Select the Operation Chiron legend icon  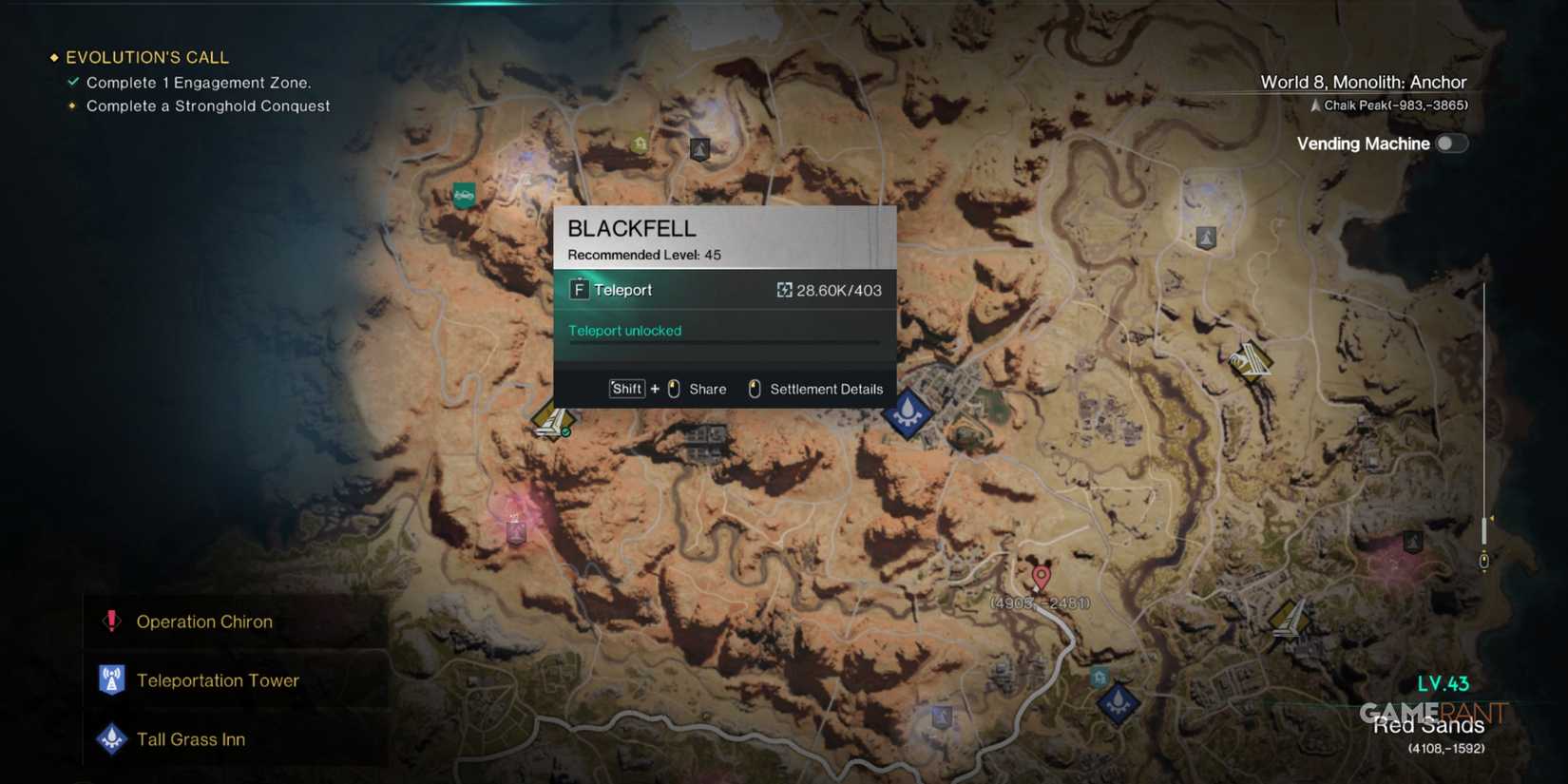point(111,621)
